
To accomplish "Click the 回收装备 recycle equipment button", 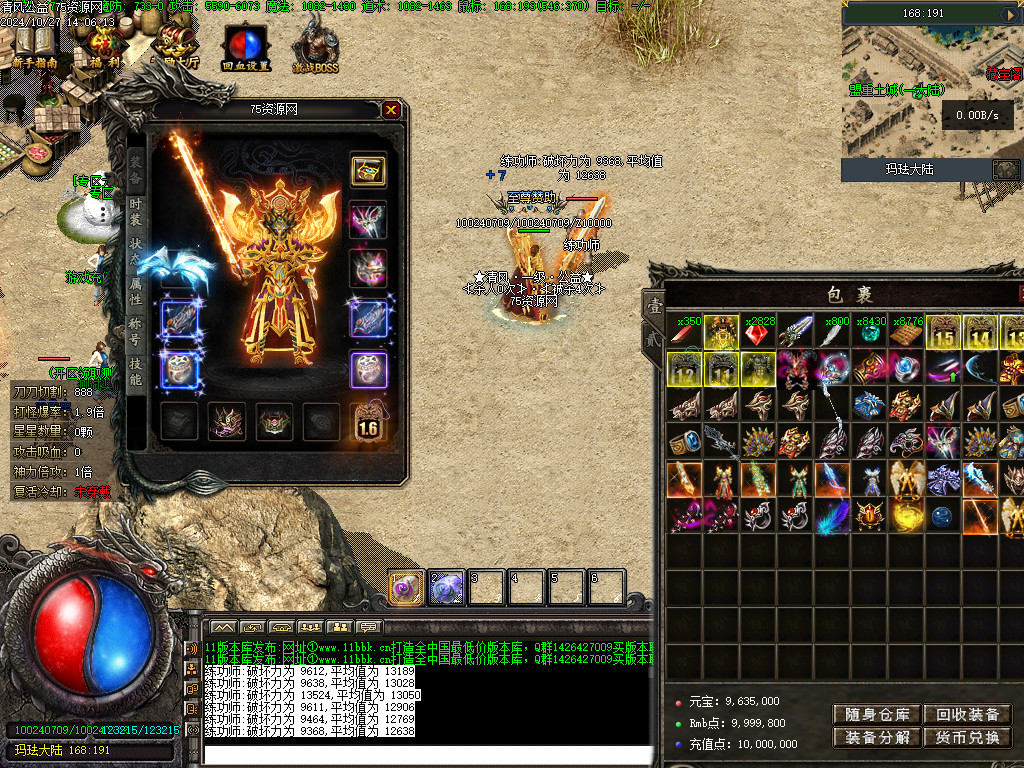I will (967, 714).
